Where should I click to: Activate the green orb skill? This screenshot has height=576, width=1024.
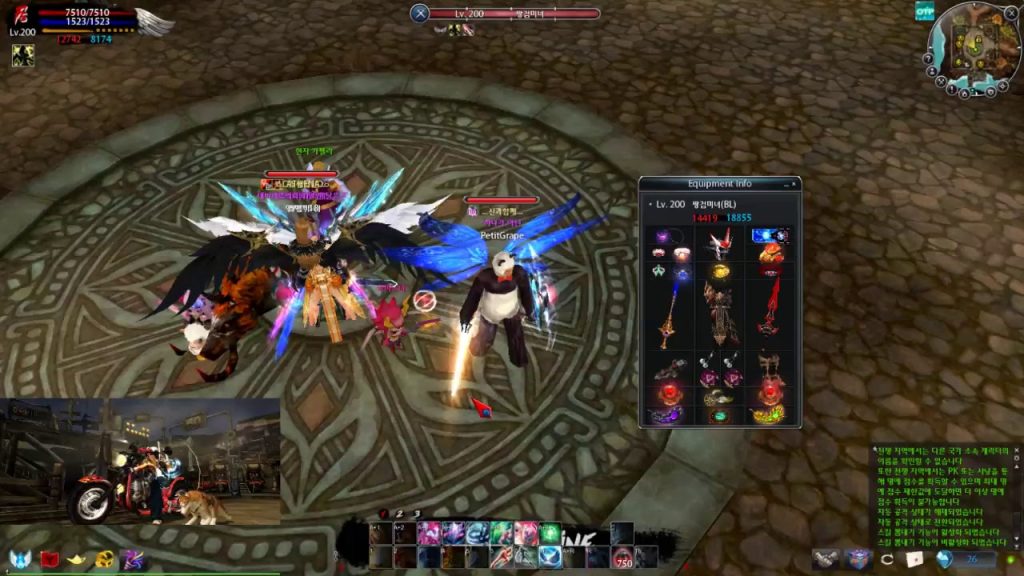pyautogui.click(x=549, y=533)
